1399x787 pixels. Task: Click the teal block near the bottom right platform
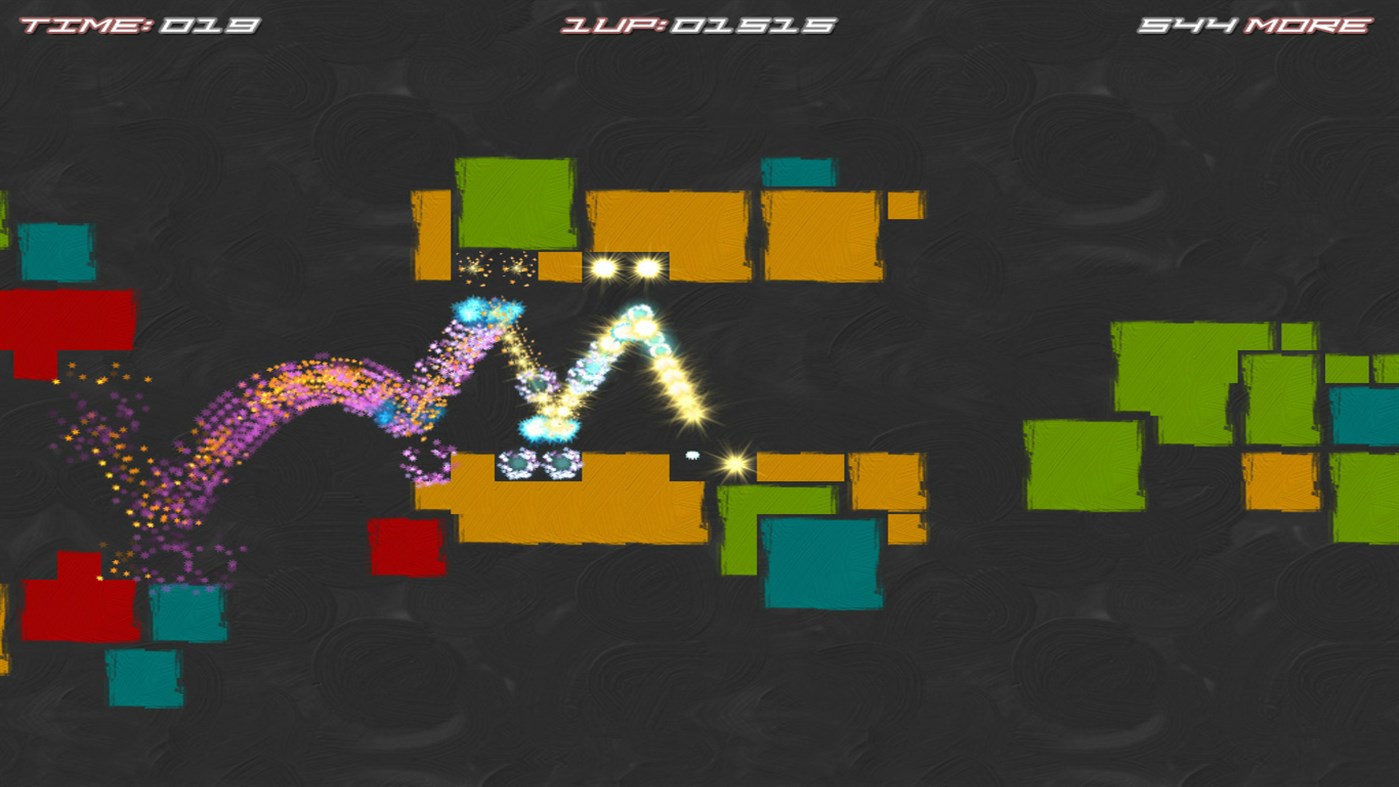[820, 560]
